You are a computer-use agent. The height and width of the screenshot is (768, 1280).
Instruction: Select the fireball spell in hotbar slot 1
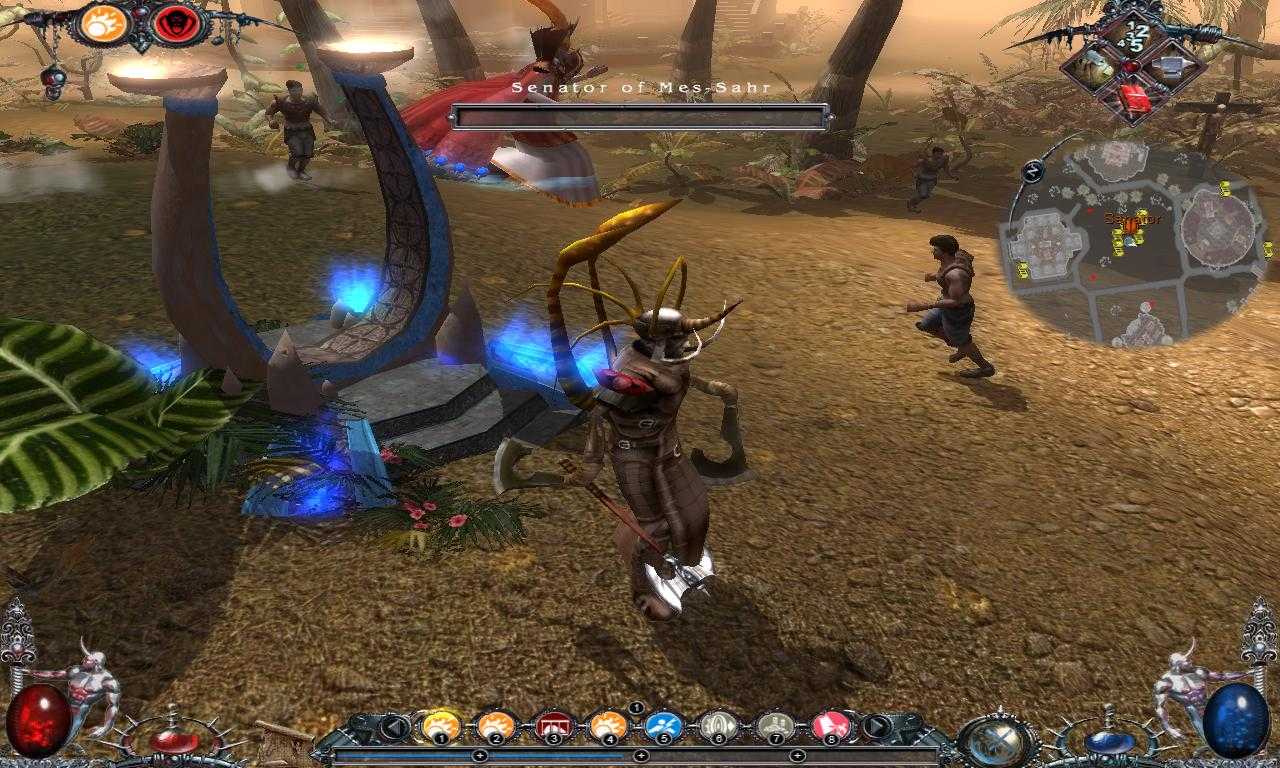tap(440, 726)
